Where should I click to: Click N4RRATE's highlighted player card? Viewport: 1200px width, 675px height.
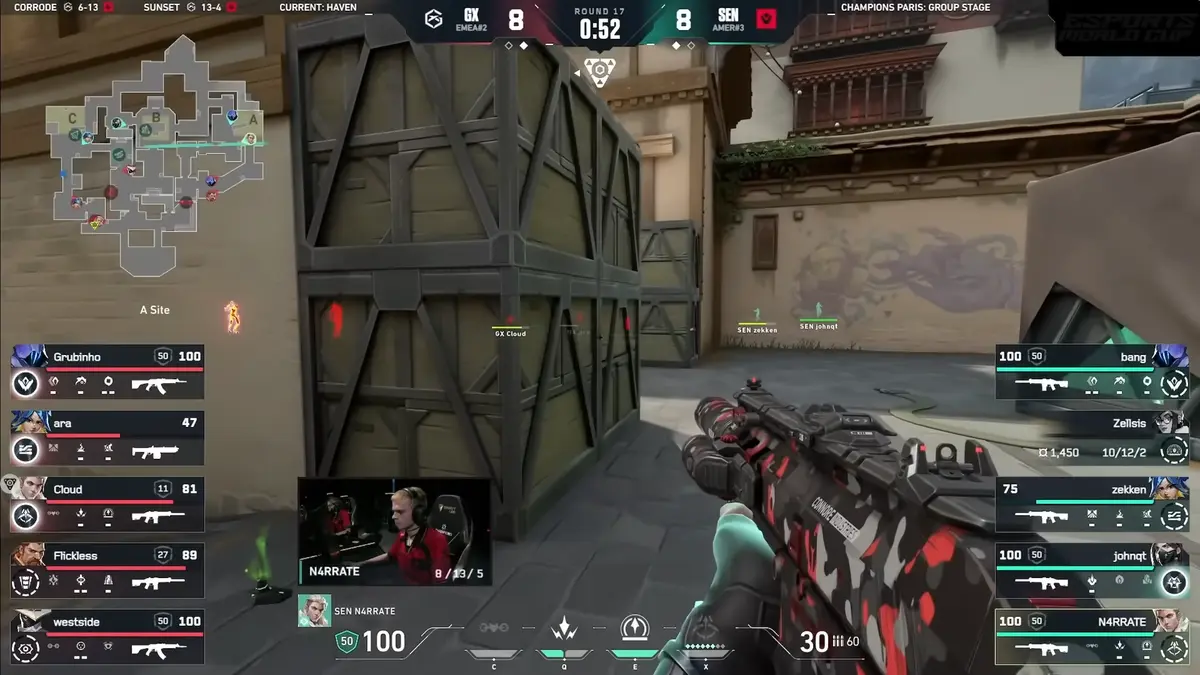(1092, 635)
